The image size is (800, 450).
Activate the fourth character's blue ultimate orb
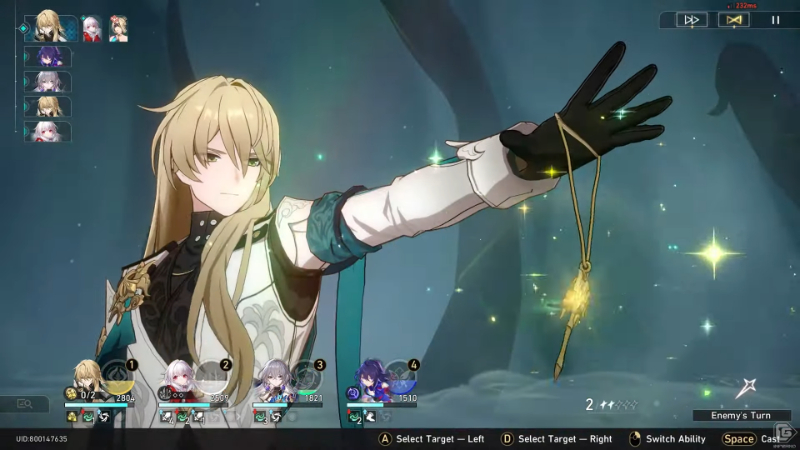(x=398, y=374)
